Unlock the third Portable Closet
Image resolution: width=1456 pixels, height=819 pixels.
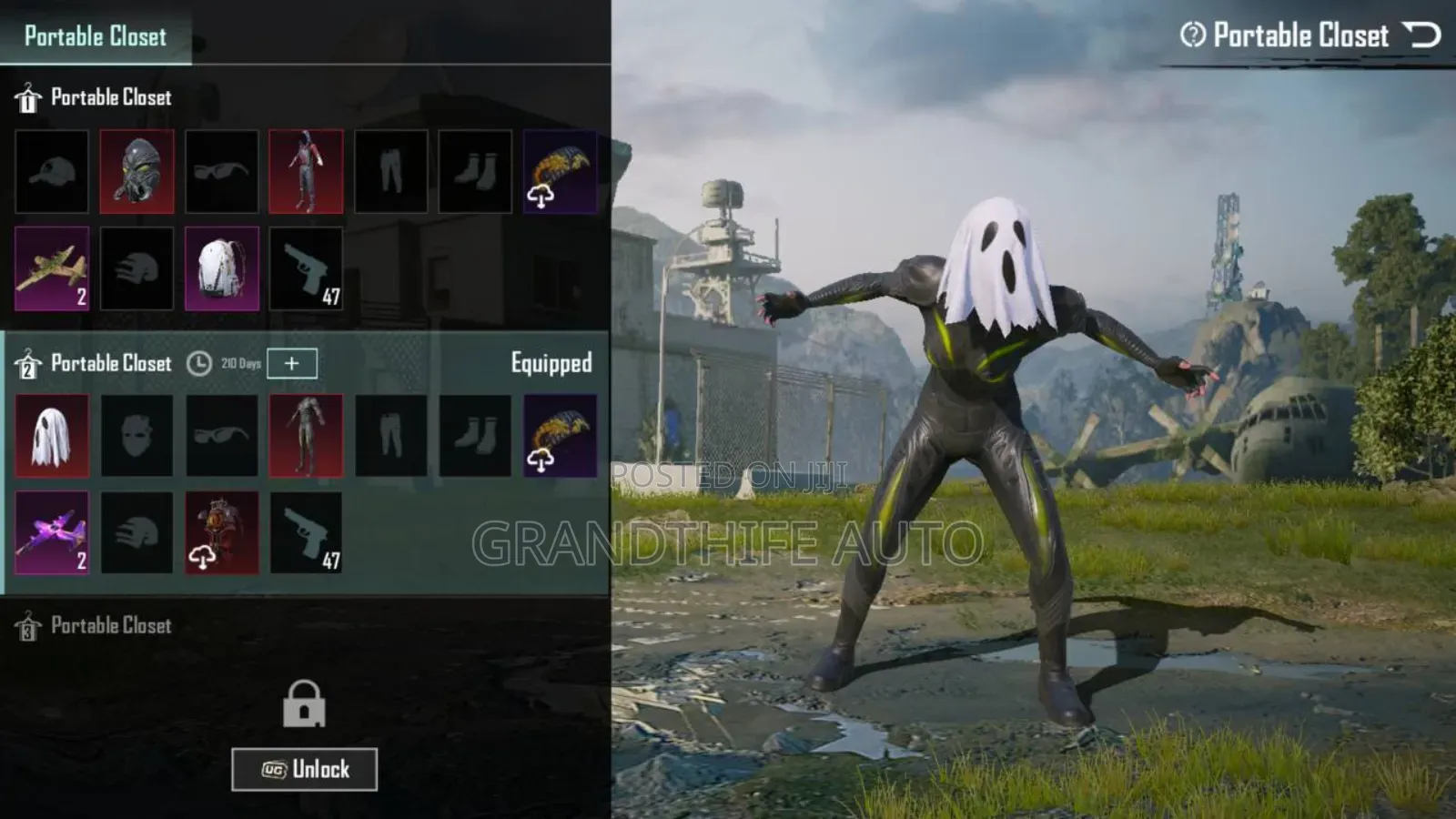pyautogui.click(x=304, y=770)
